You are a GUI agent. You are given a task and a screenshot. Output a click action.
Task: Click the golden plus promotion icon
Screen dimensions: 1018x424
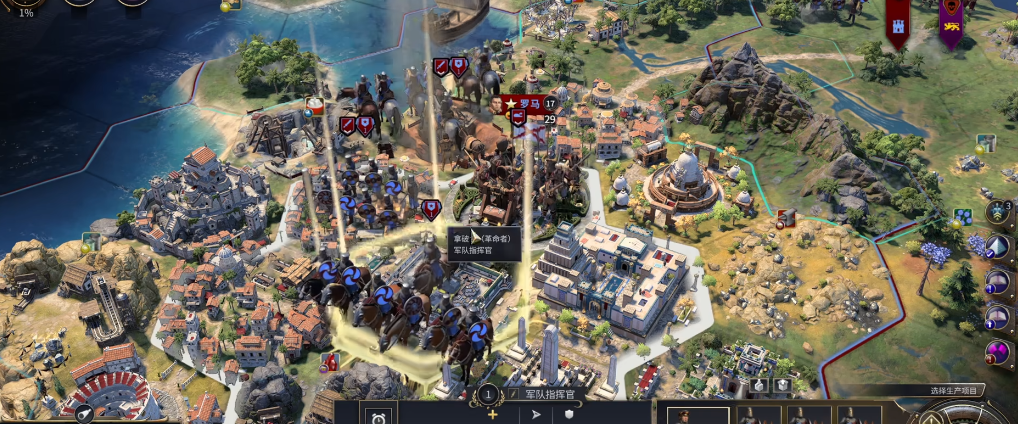coord(491,414)
